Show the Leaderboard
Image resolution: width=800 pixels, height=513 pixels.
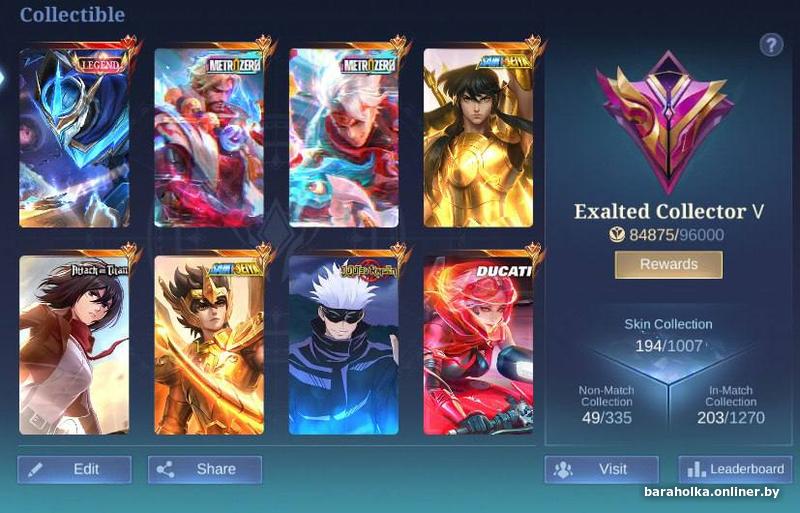(x=735, y=469)
